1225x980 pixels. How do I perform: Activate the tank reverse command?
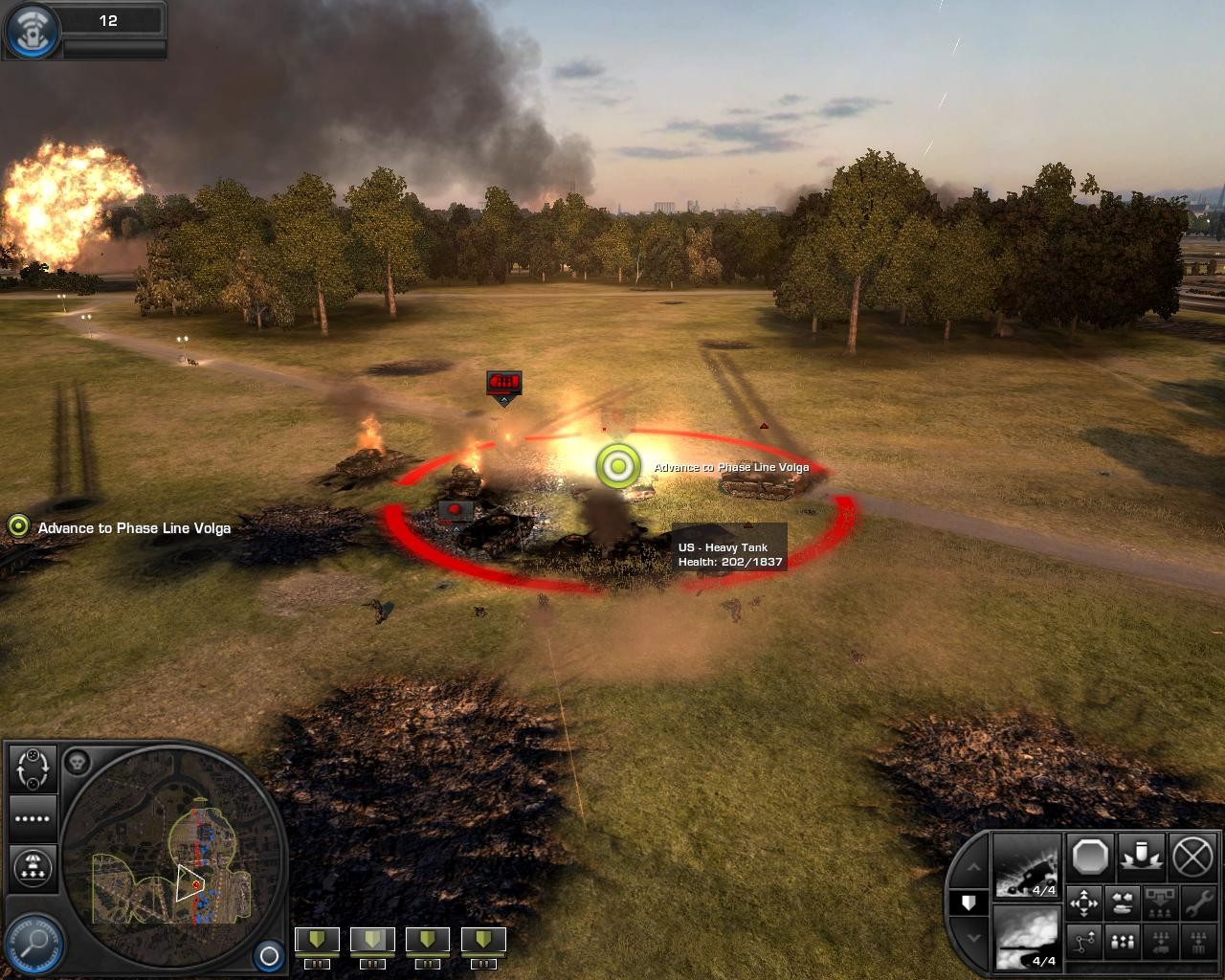click(x=1121, y=902)
